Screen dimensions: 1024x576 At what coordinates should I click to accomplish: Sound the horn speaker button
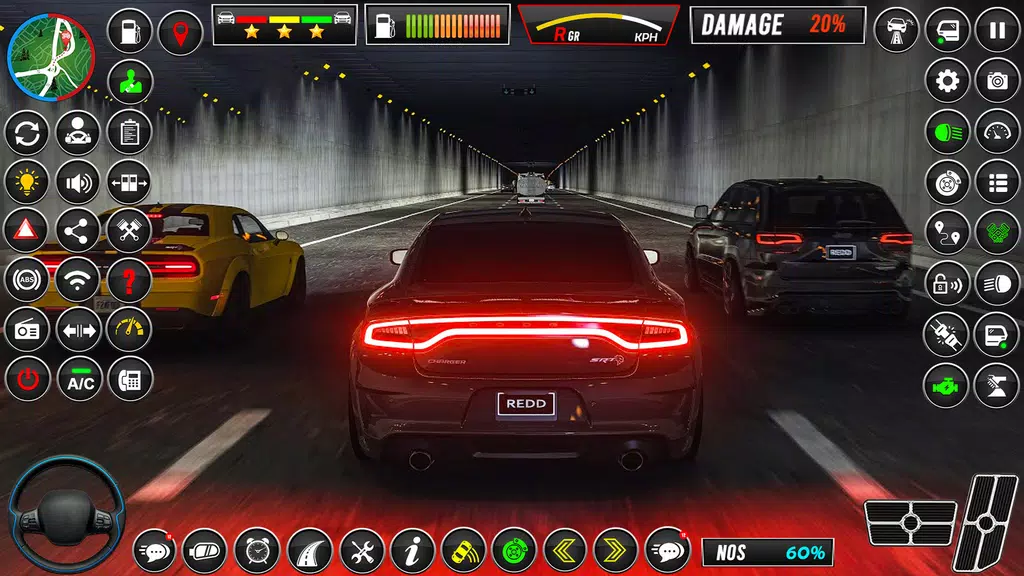[78, 181]
